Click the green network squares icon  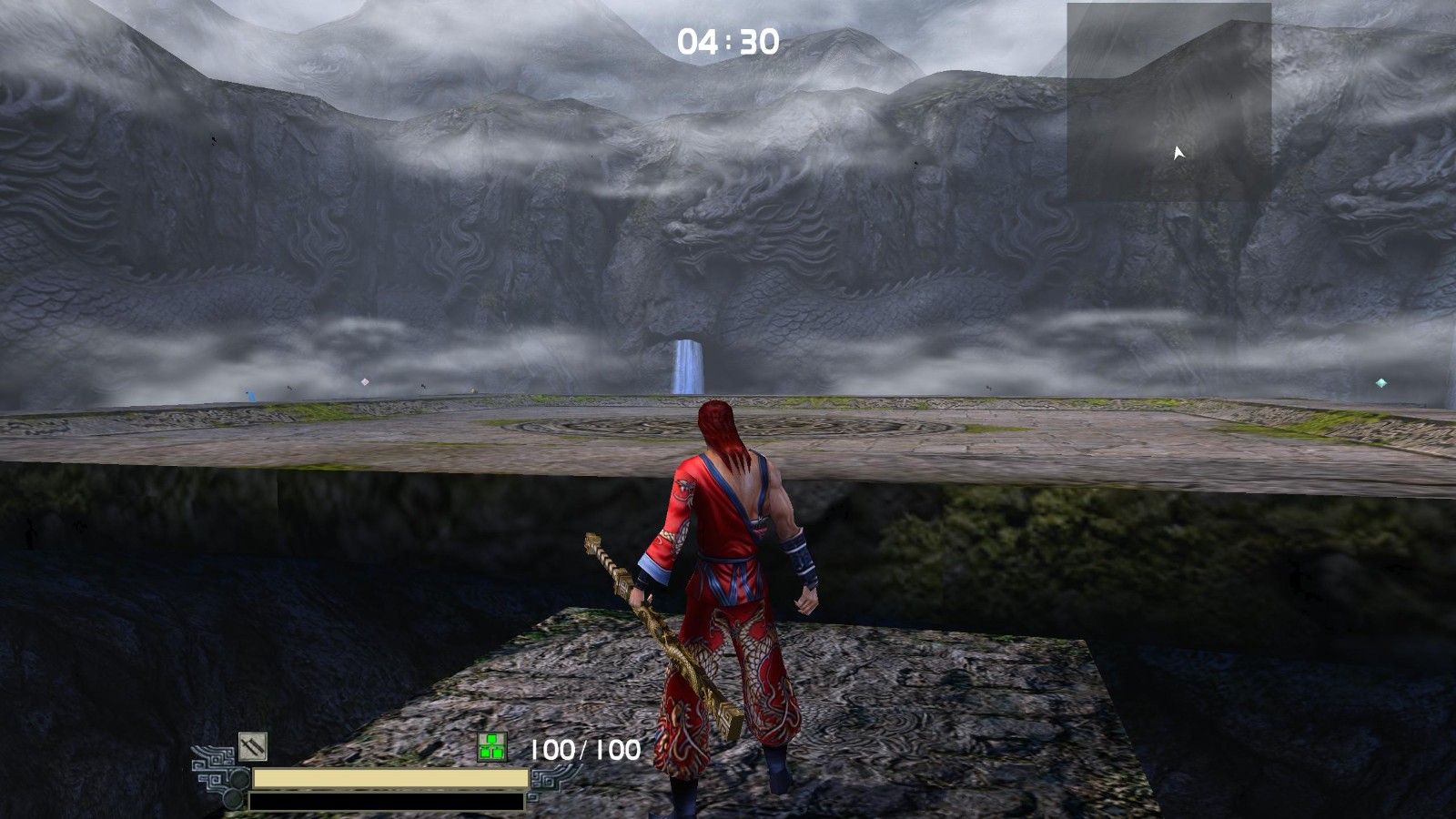coord(491,748)
